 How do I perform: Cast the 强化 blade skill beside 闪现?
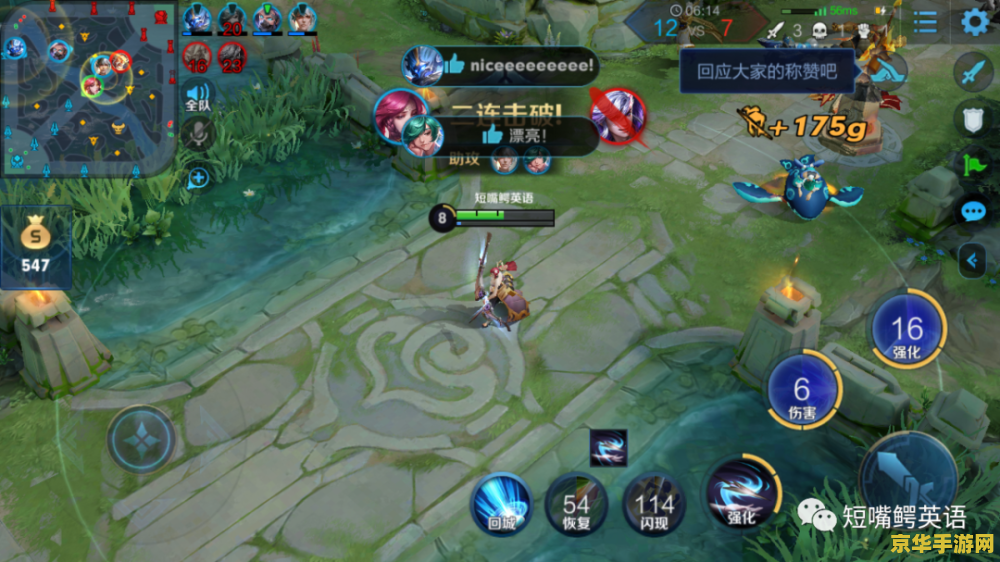pos(741,491)
